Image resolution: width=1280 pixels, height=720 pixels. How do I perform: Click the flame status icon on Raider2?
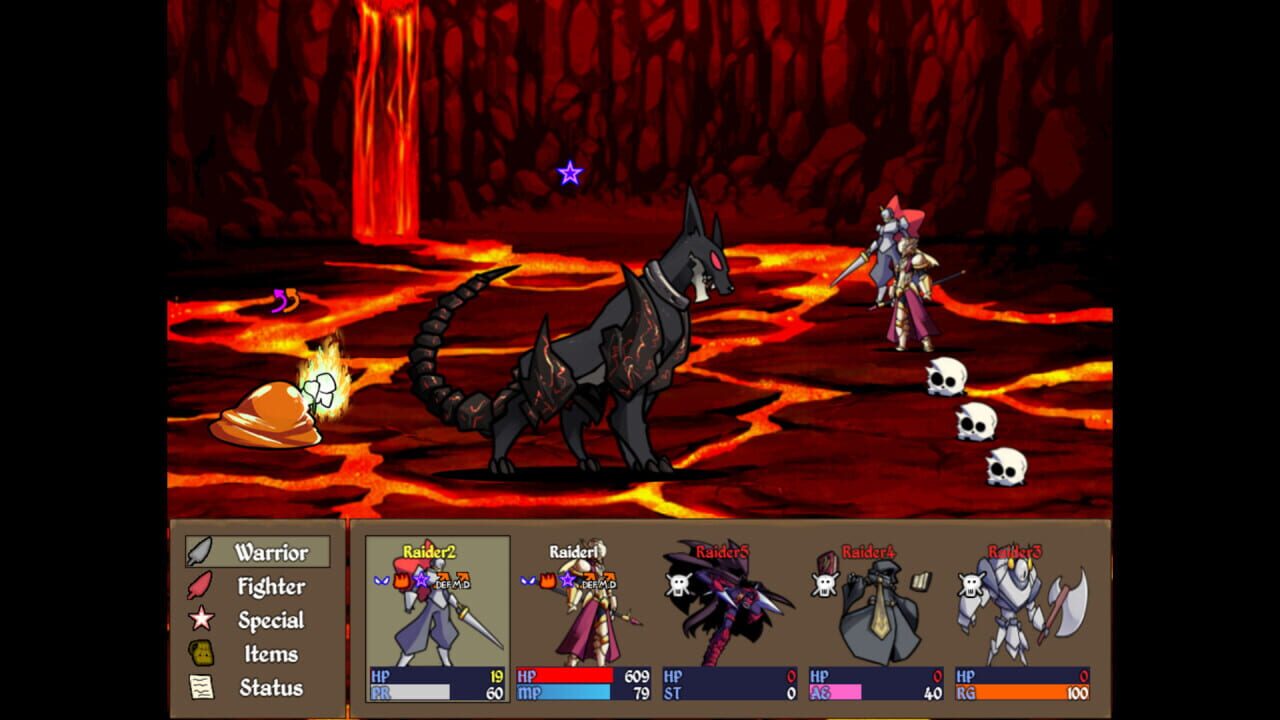pyautogui.click(x=401, y=581)
